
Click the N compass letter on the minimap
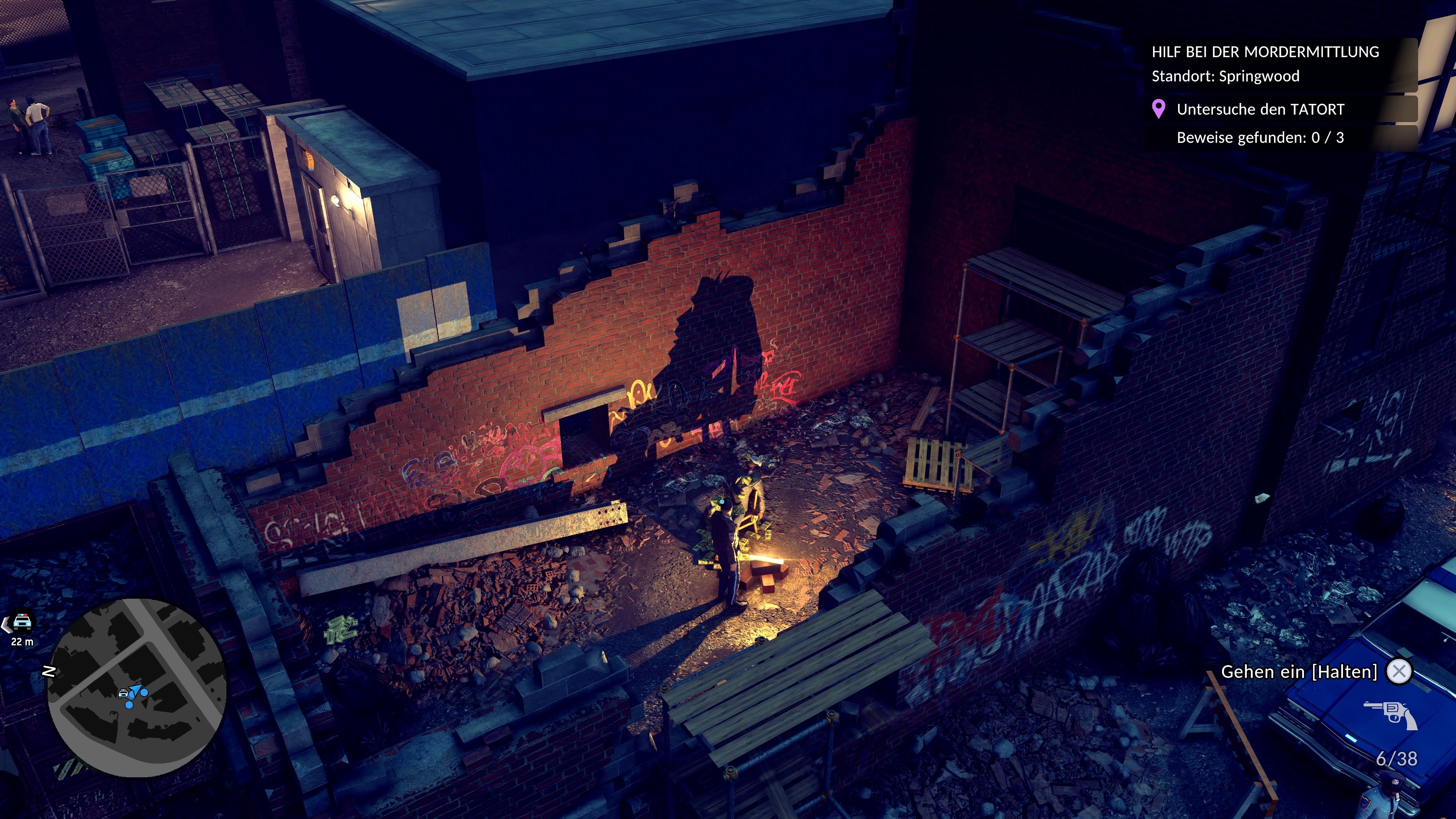tap(49, 672)
